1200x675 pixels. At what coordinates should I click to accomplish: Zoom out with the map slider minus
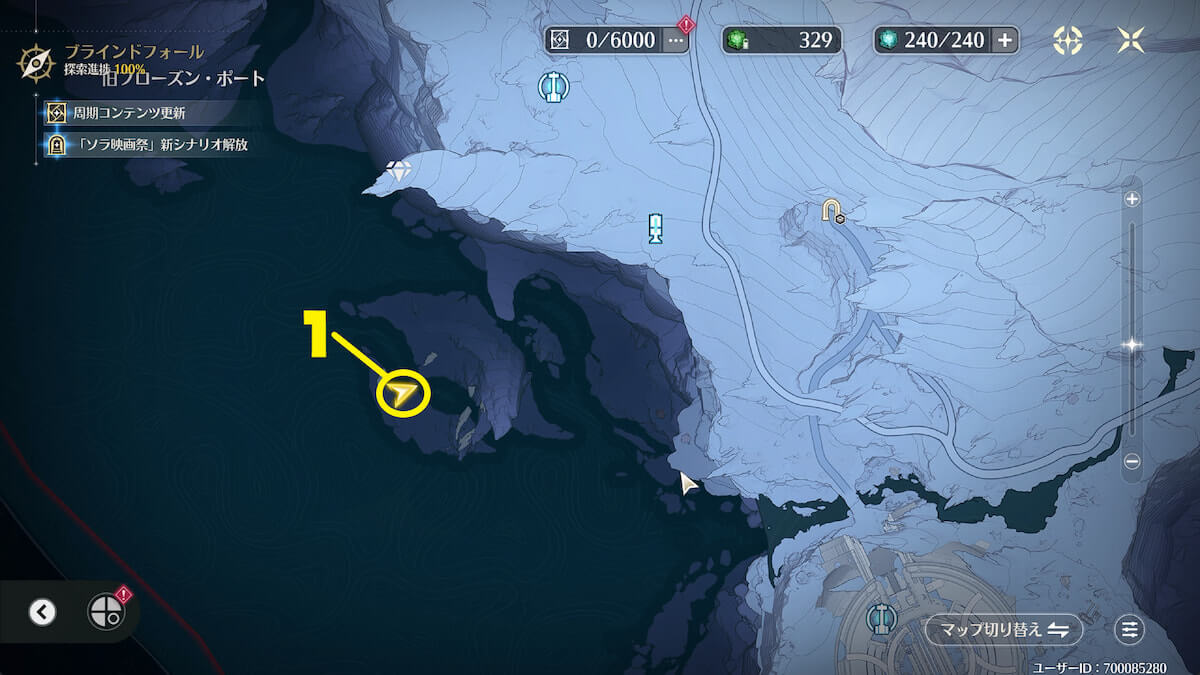tap(1132, 462)
